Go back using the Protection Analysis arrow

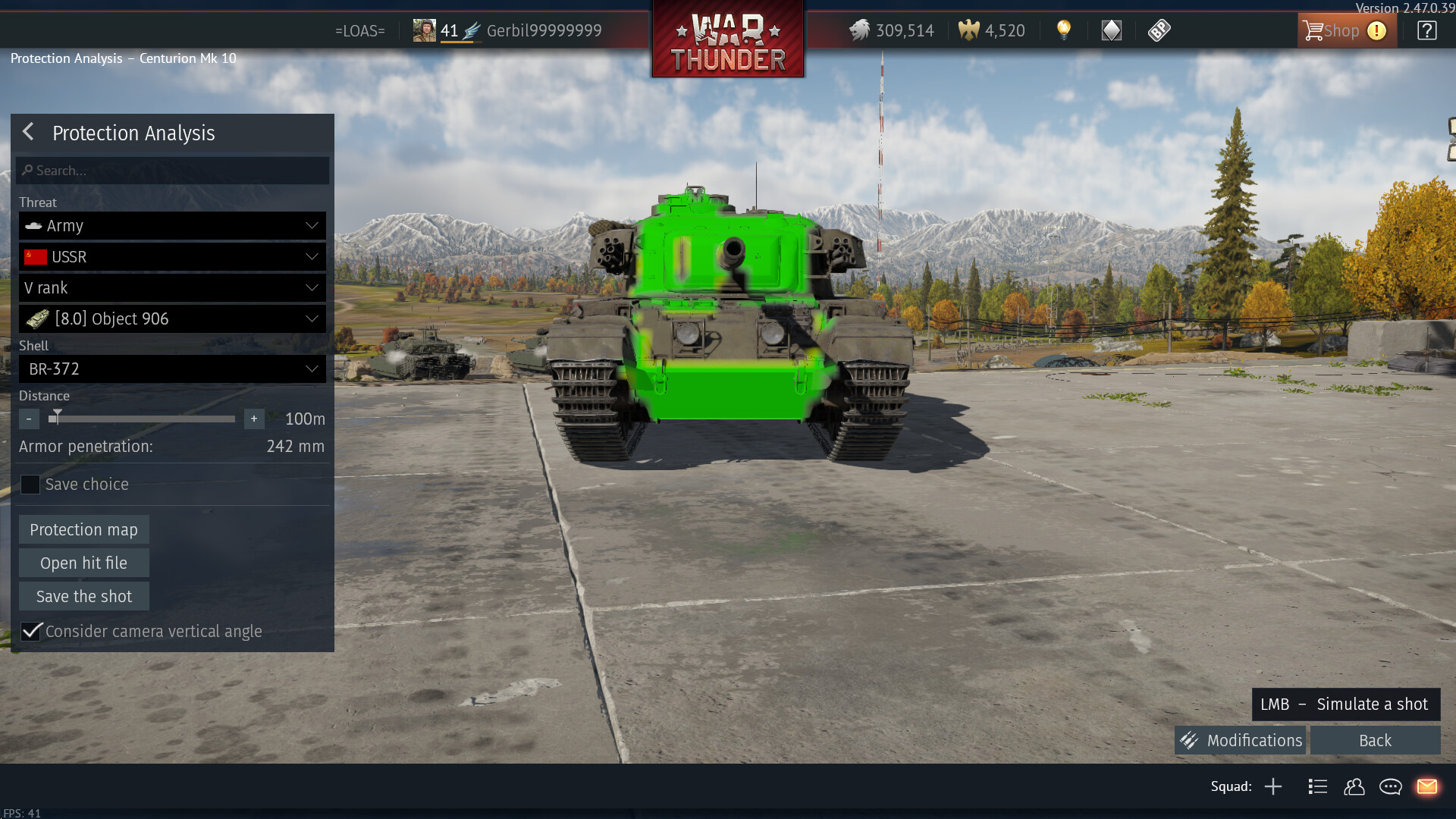[x=29, y=132]
